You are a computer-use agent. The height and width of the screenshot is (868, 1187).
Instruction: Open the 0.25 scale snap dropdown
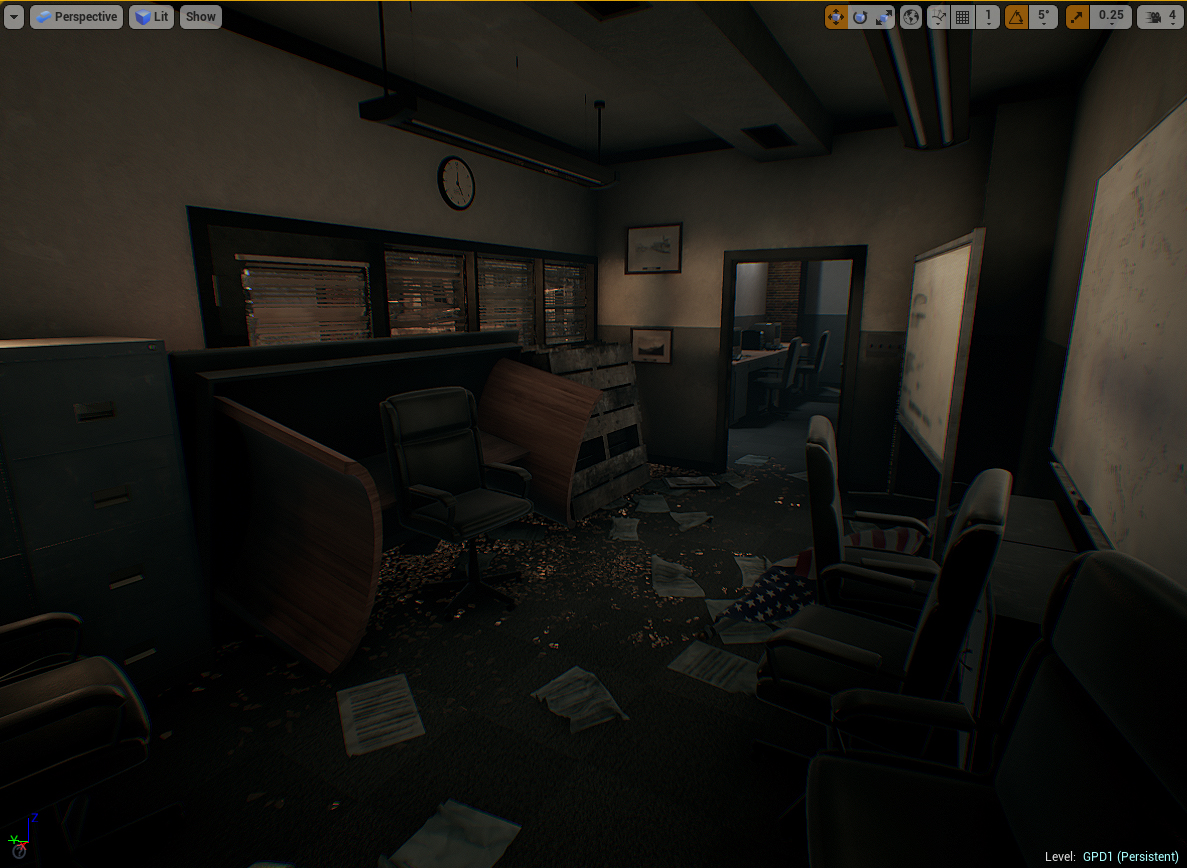[x=1110, y=17]
